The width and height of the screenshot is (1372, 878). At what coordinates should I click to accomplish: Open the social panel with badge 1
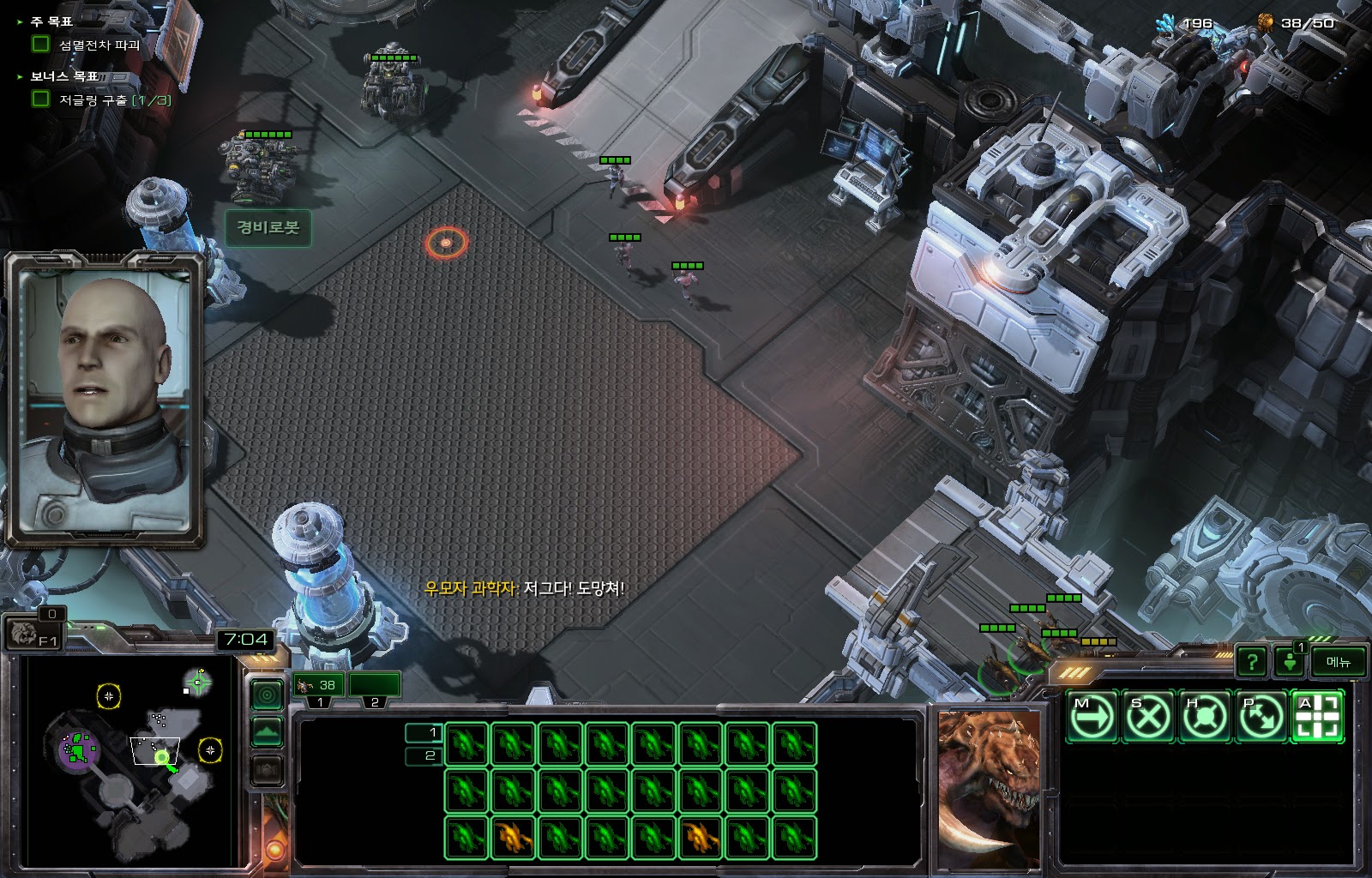click(x=1290, y=661)
